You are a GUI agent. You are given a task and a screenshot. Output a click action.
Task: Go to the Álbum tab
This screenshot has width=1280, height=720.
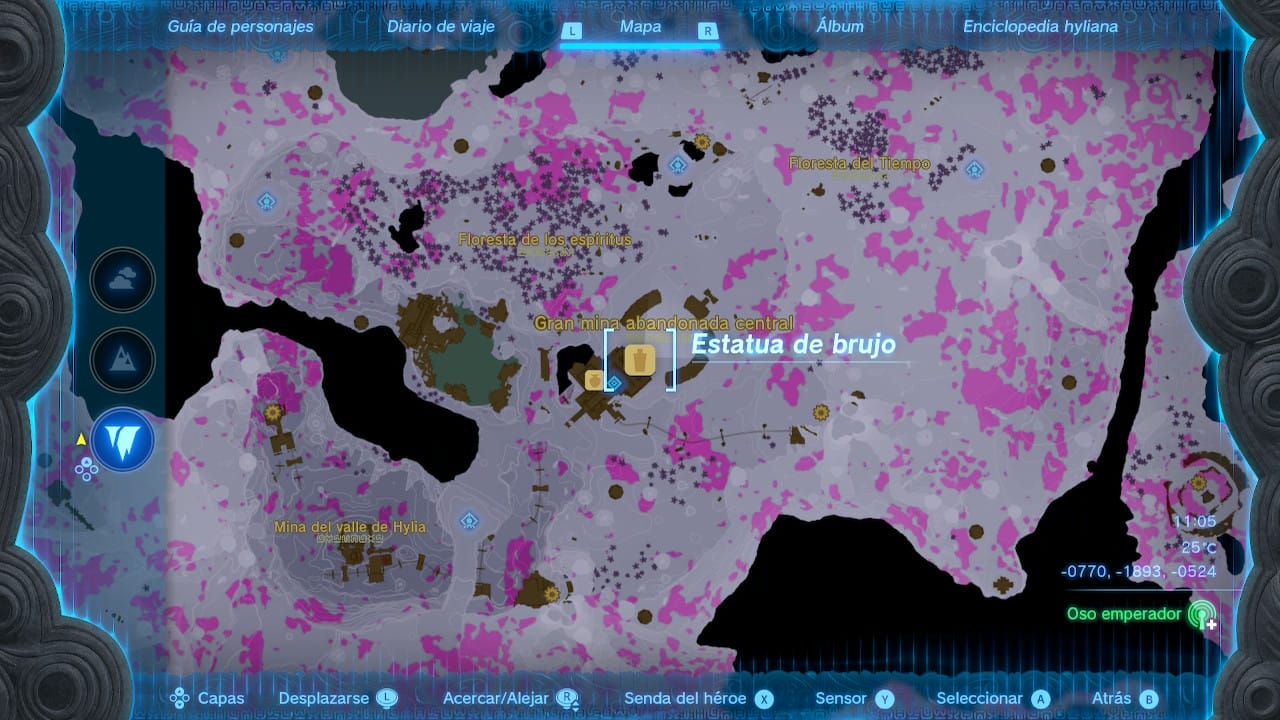[840, 27]
